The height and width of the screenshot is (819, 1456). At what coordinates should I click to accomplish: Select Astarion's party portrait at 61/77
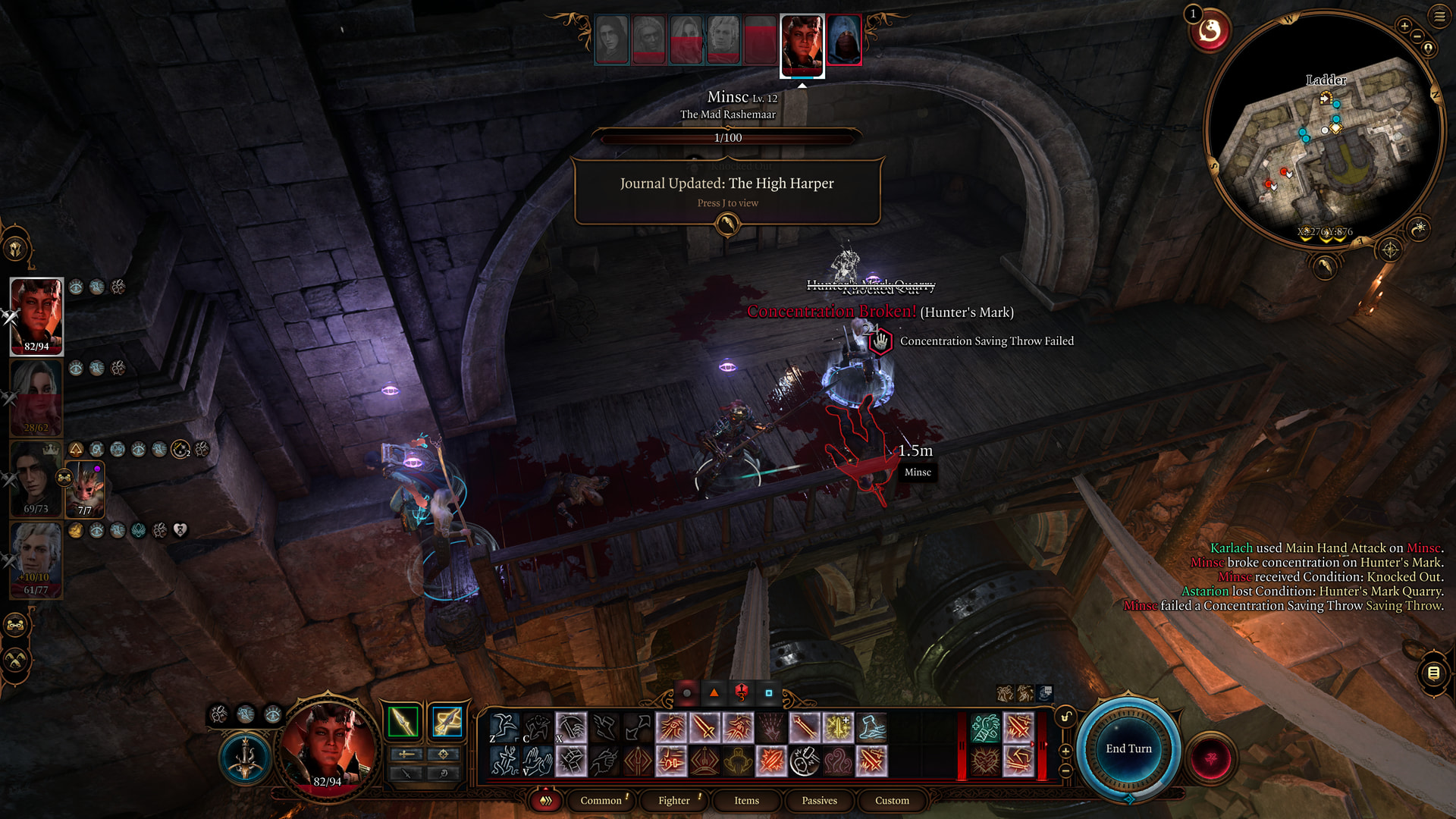(x=36, y=560)
